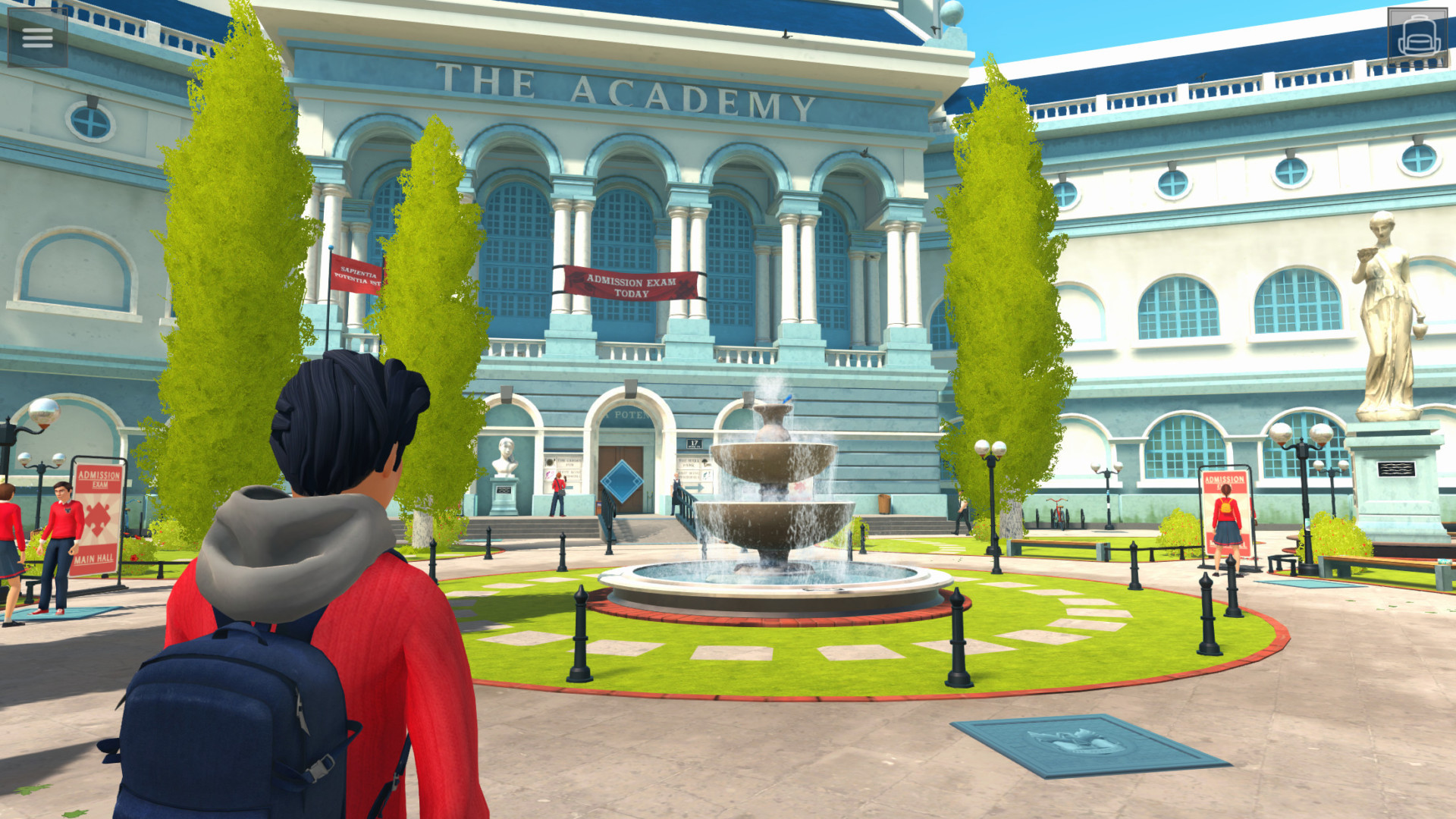
Task: Click the blue diamond marker on the entrance door
Action: (x=623, y=483)
